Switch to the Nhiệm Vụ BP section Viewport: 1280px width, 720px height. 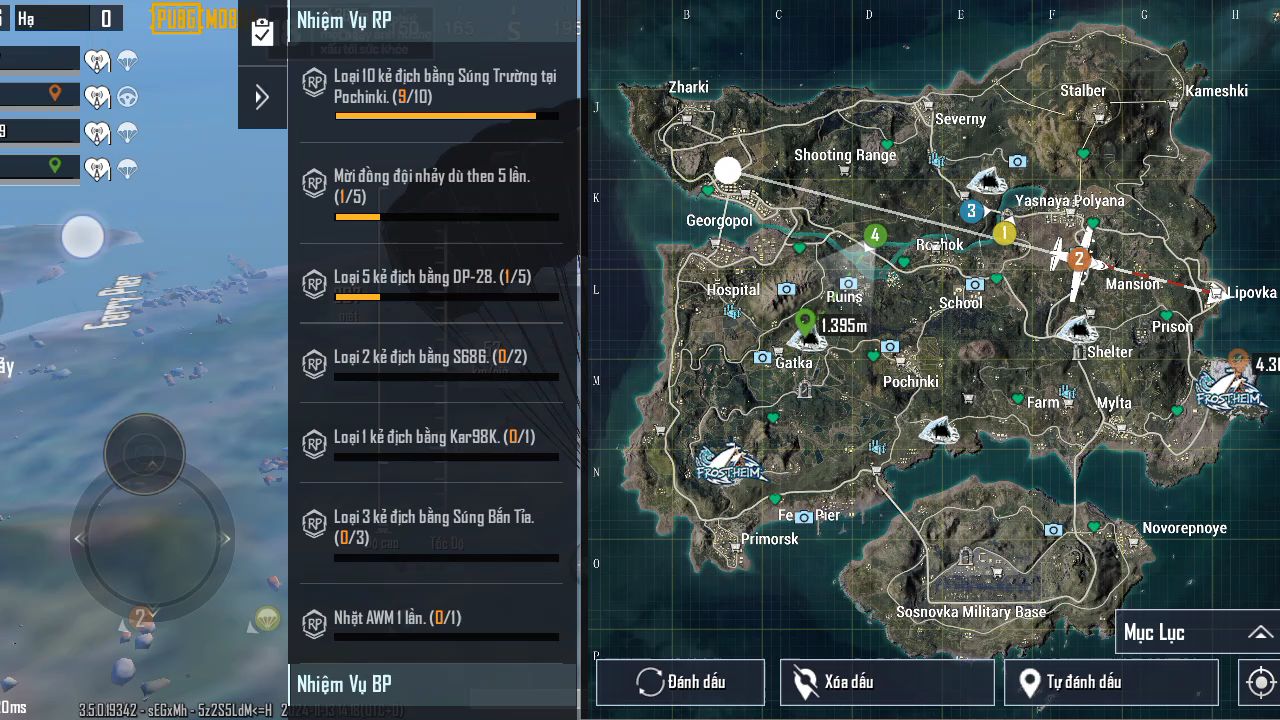(x=432, y=684)
